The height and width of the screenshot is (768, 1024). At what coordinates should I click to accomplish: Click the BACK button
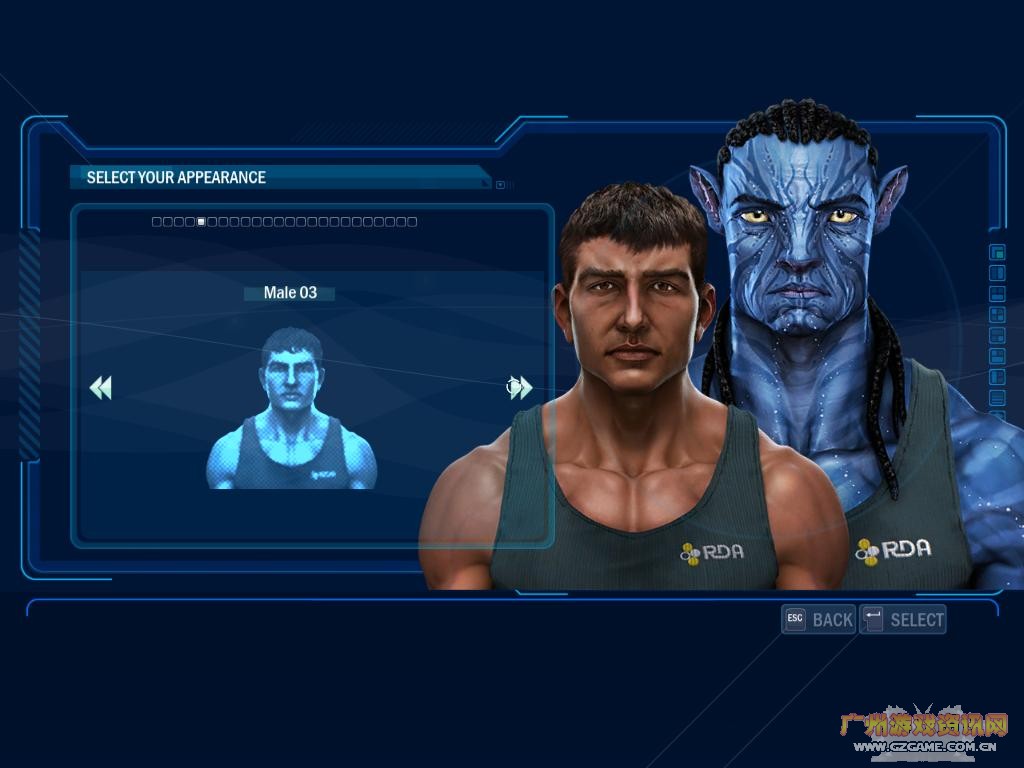pos(819,620)
